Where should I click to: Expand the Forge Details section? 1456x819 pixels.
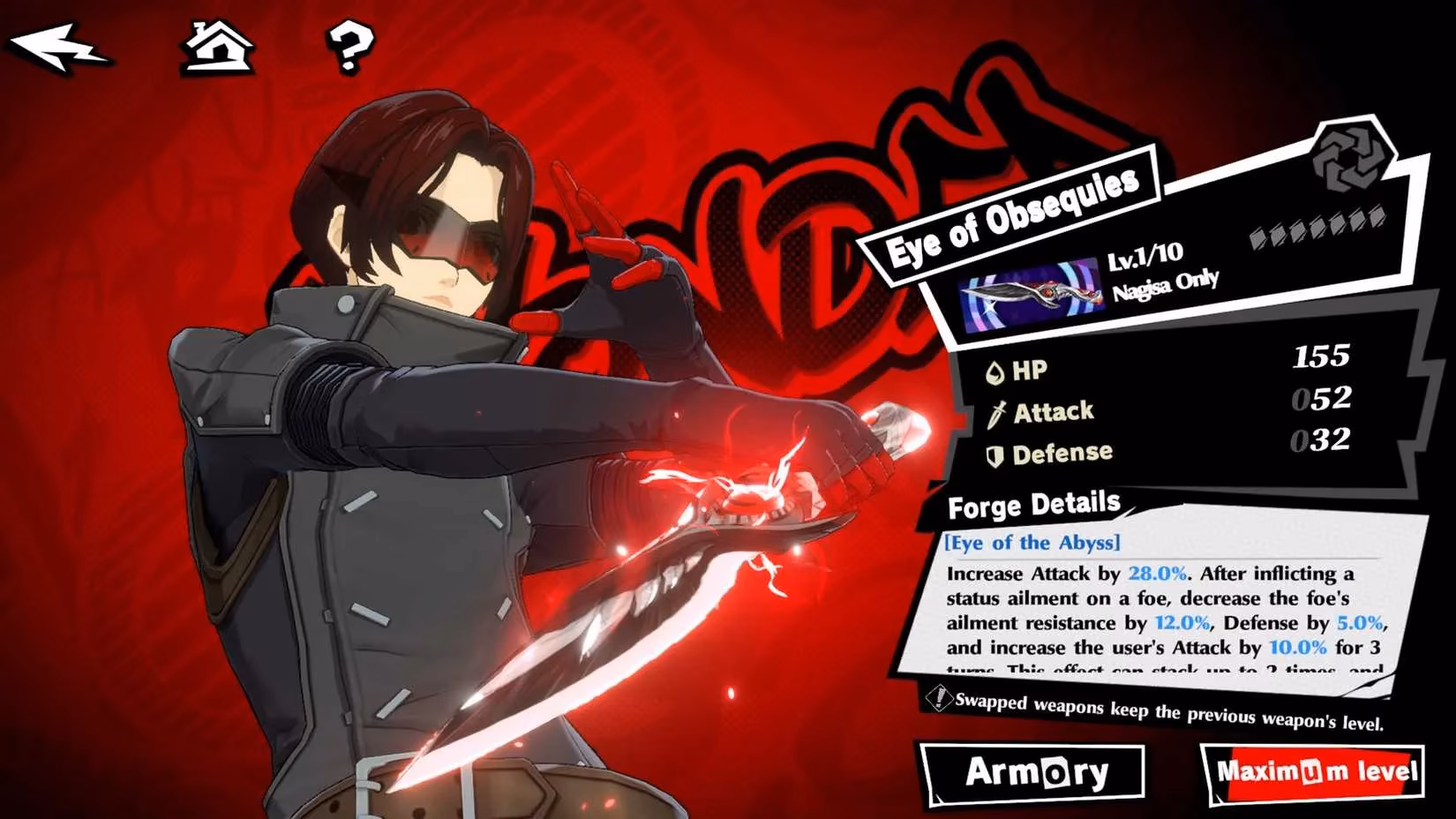[x=1032, y=504]
